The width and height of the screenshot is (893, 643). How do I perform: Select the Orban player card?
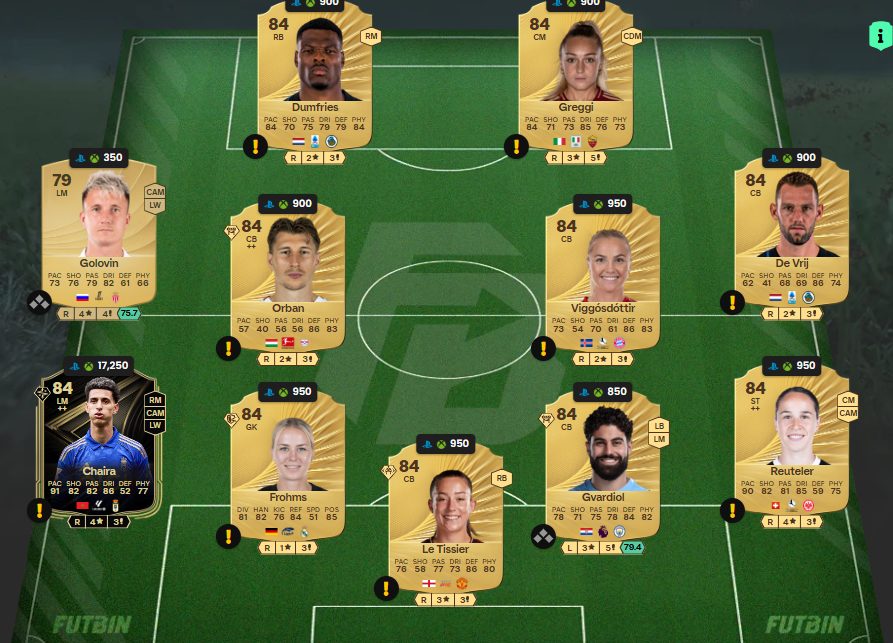(x=288, y=280)
